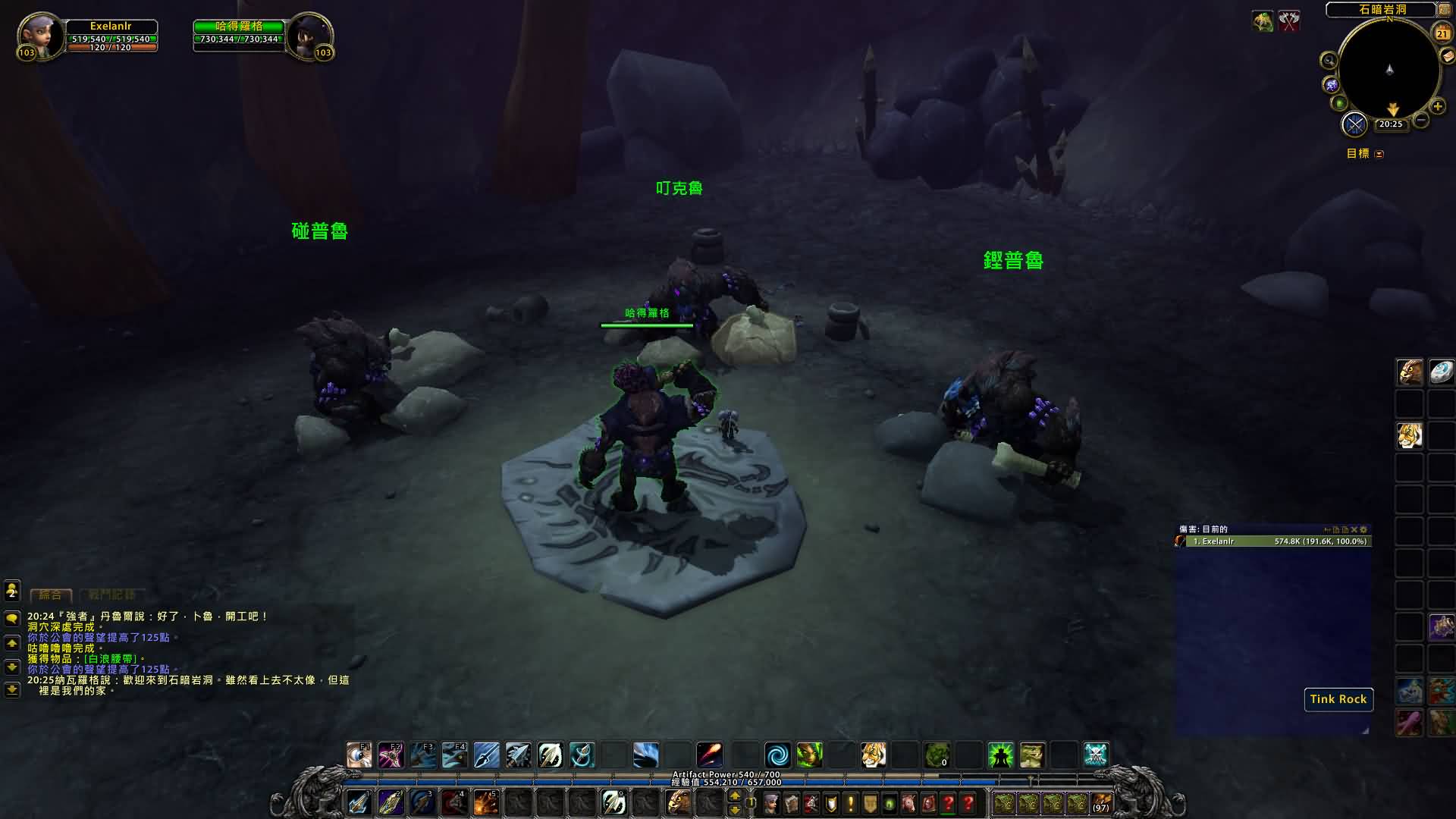Viewport: 1456px width, 819px height.
Task: Open the backpack showing 97 free slots
Action: [x=1101, y=803]
